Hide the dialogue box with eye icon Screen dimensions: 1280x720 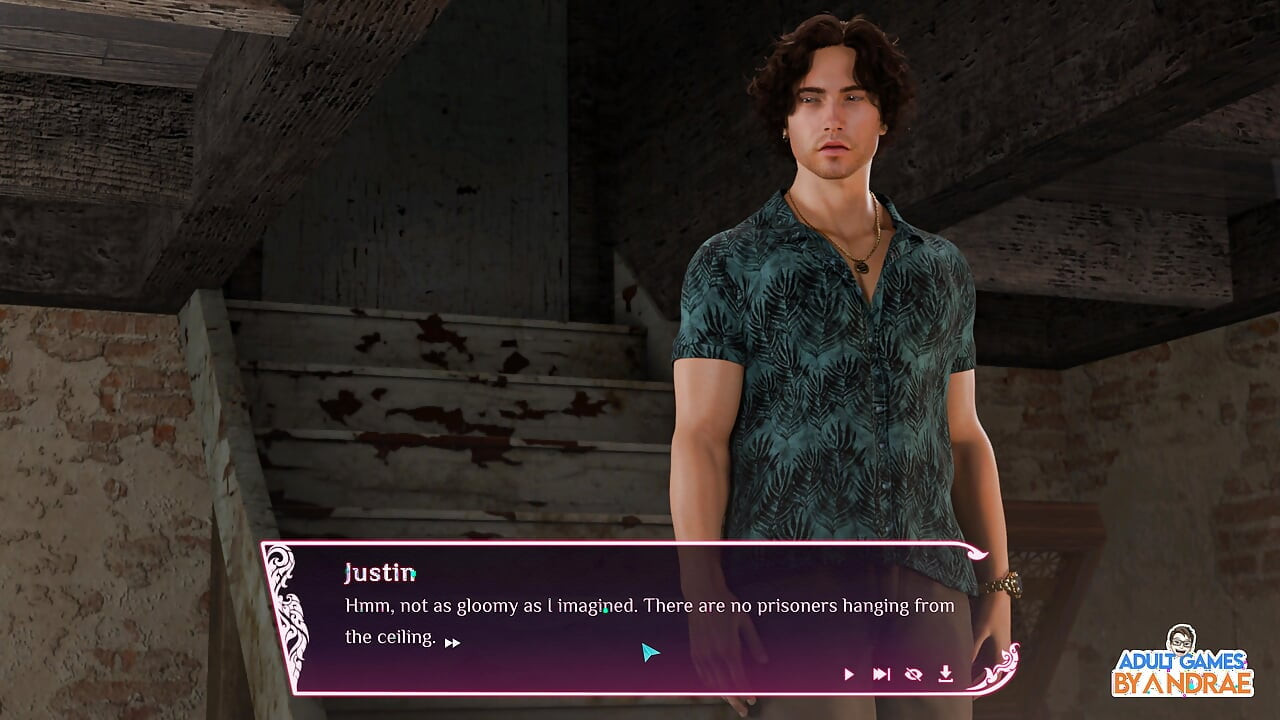(x=913, y=675)
